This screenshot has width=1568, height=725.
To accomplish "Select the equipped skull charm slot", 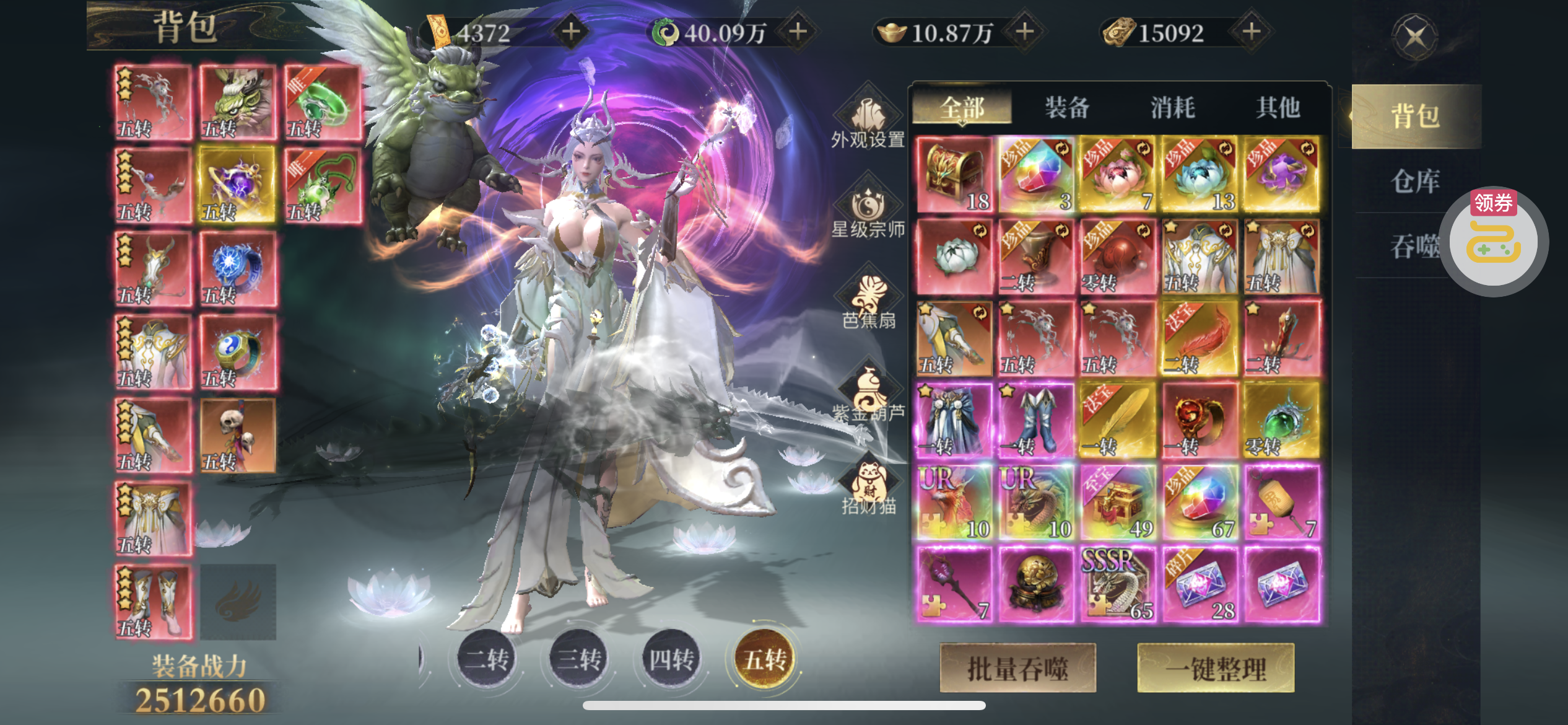I will point(238,436).
